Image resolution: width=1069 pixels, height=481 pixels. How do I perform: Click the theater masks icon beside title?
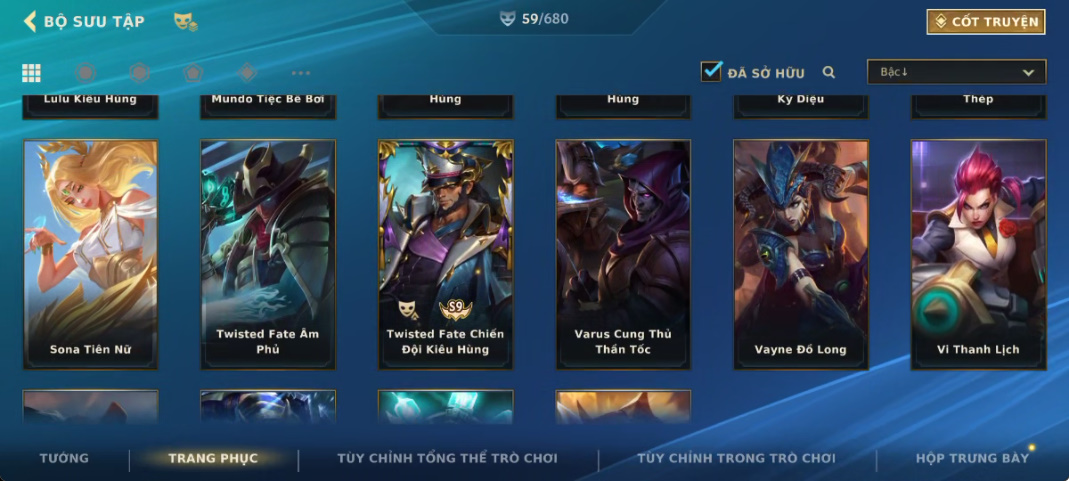coord(185,21)
